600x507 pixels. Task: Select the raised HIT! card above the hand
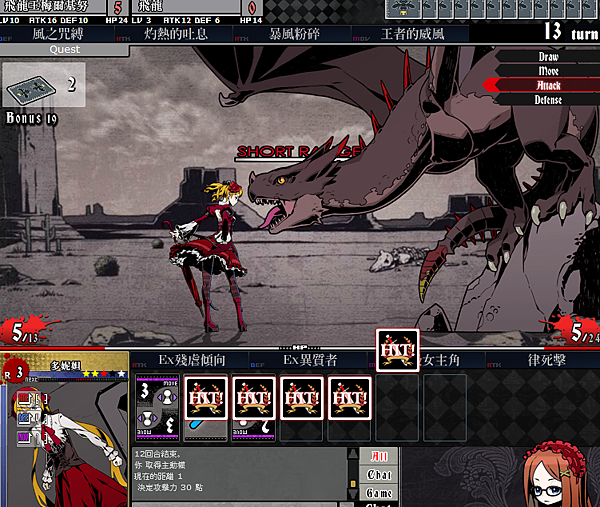397,351
